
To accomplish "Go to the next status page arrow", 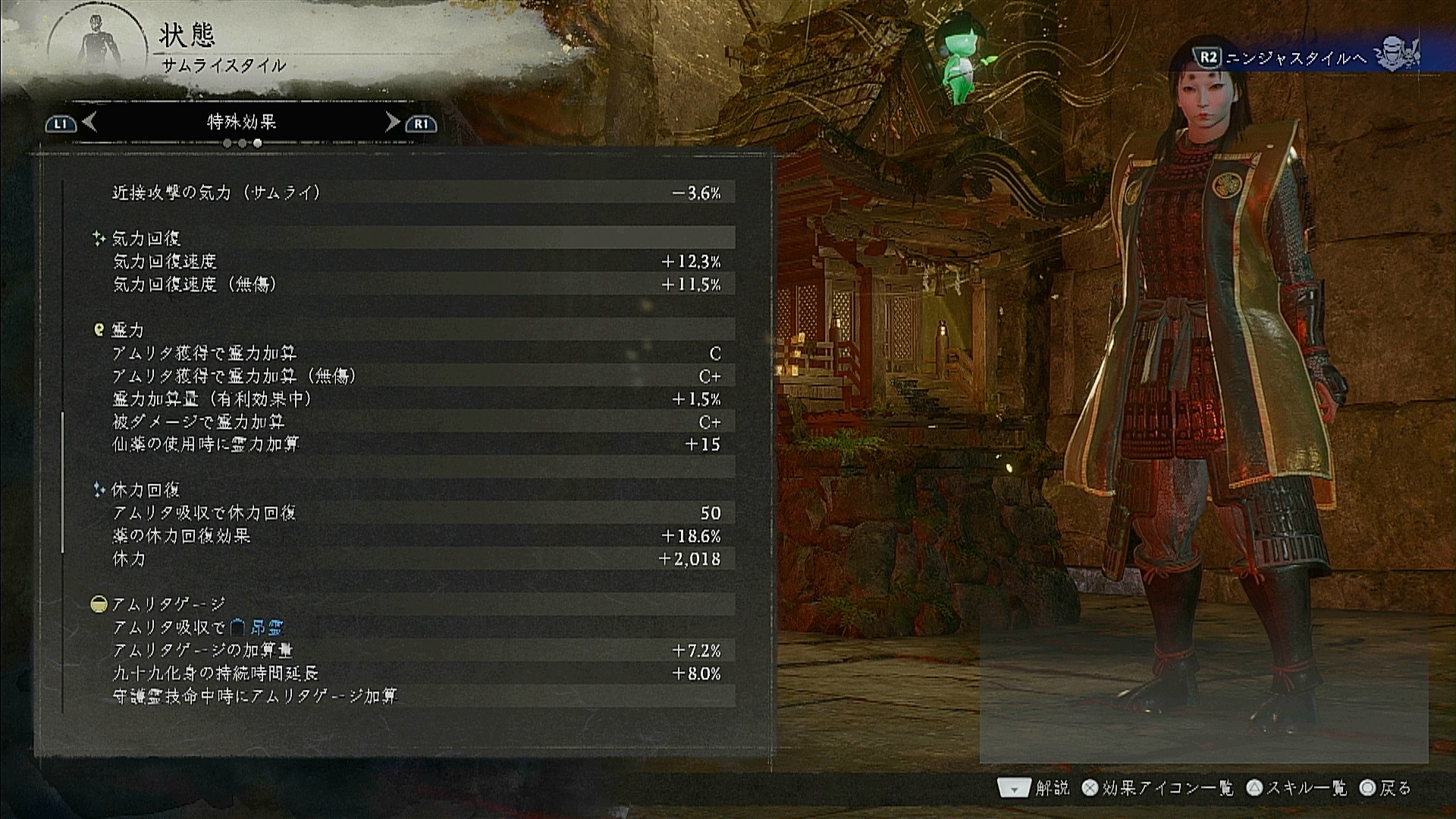I will click(392, 122).
